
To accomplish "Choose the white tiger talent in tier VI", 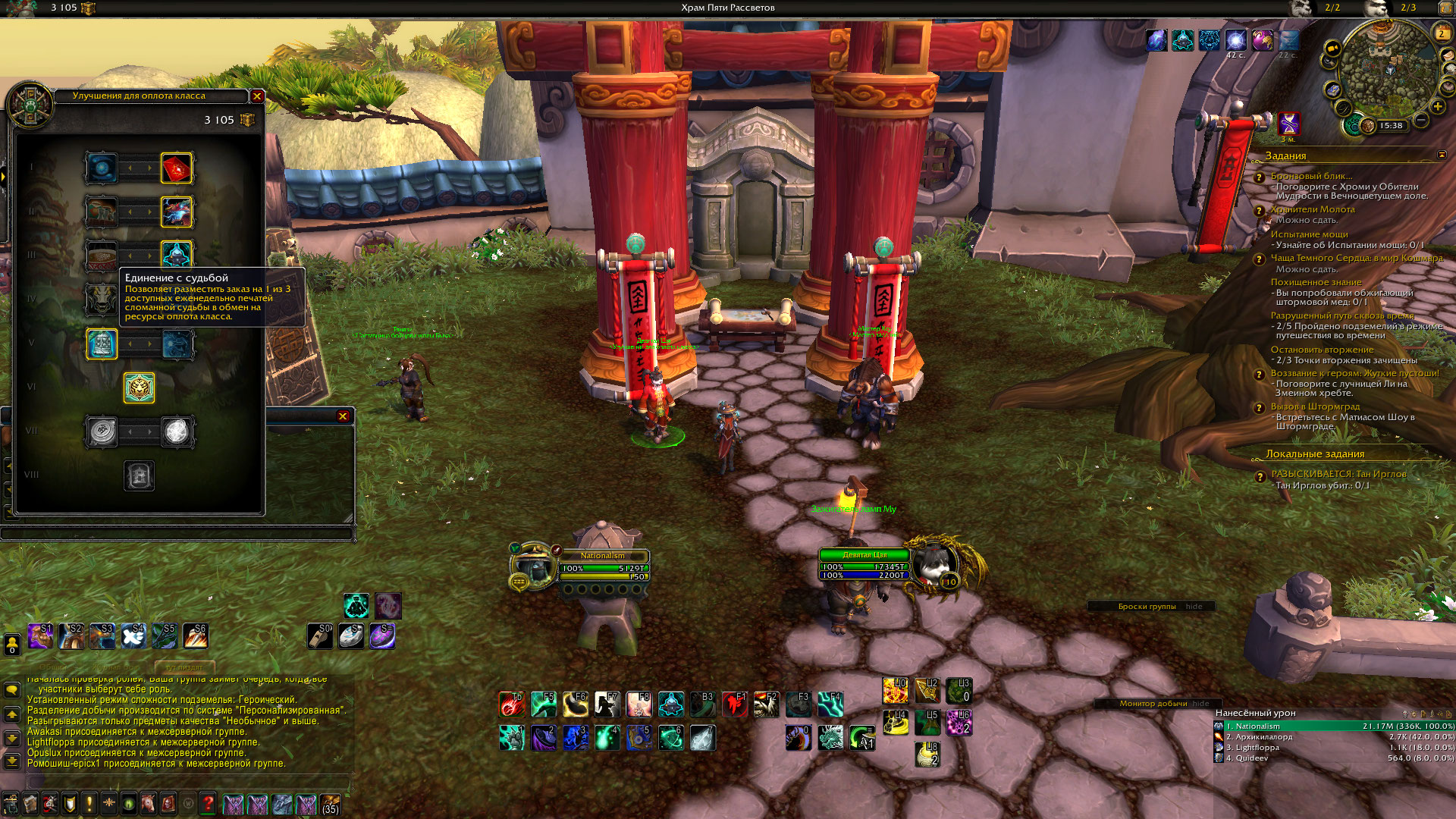I will [139, 388].
